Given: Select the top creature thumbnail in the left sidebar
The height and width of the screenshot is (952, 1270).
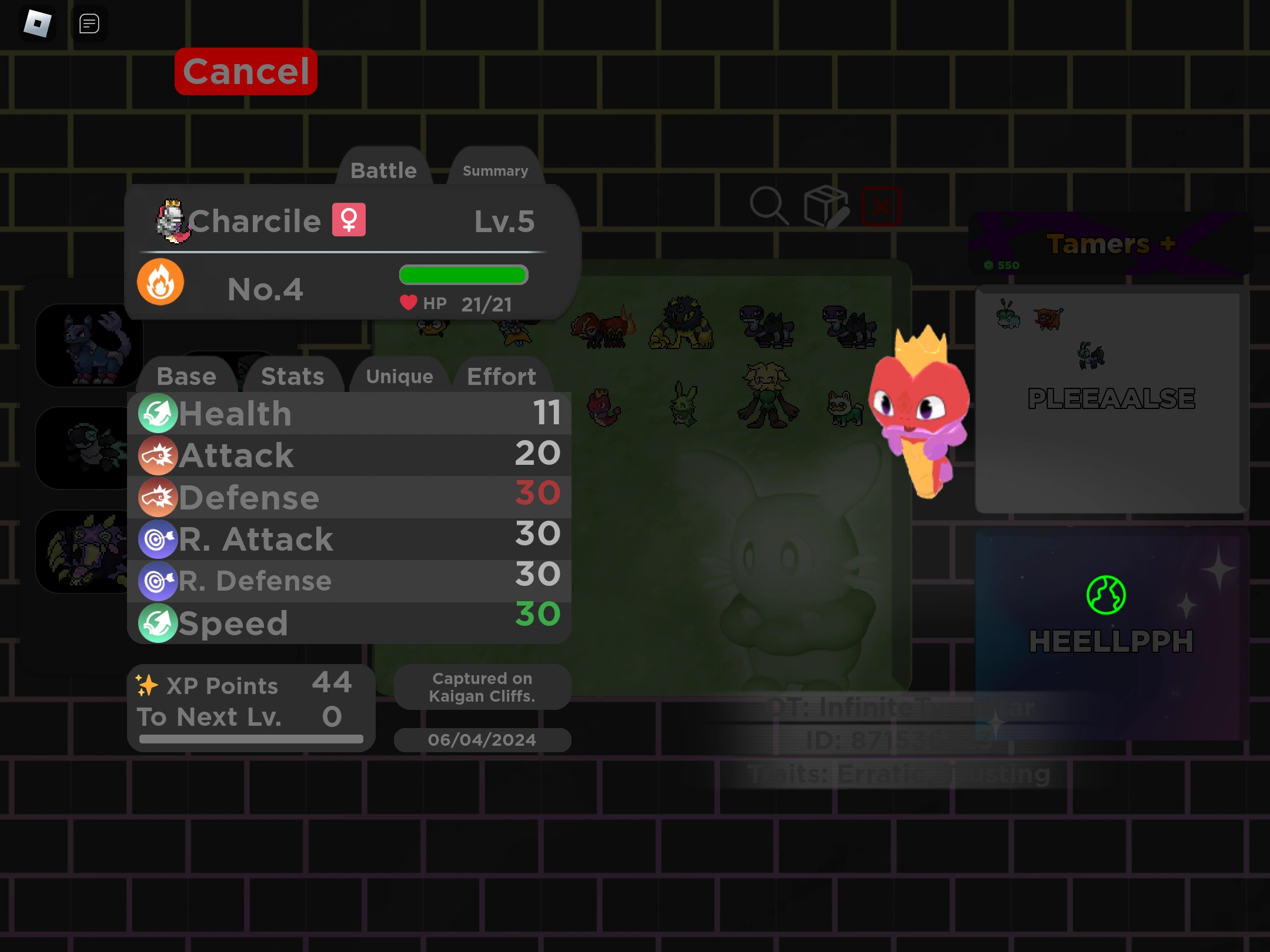Looking at the screenshot, I should point(89,346).
